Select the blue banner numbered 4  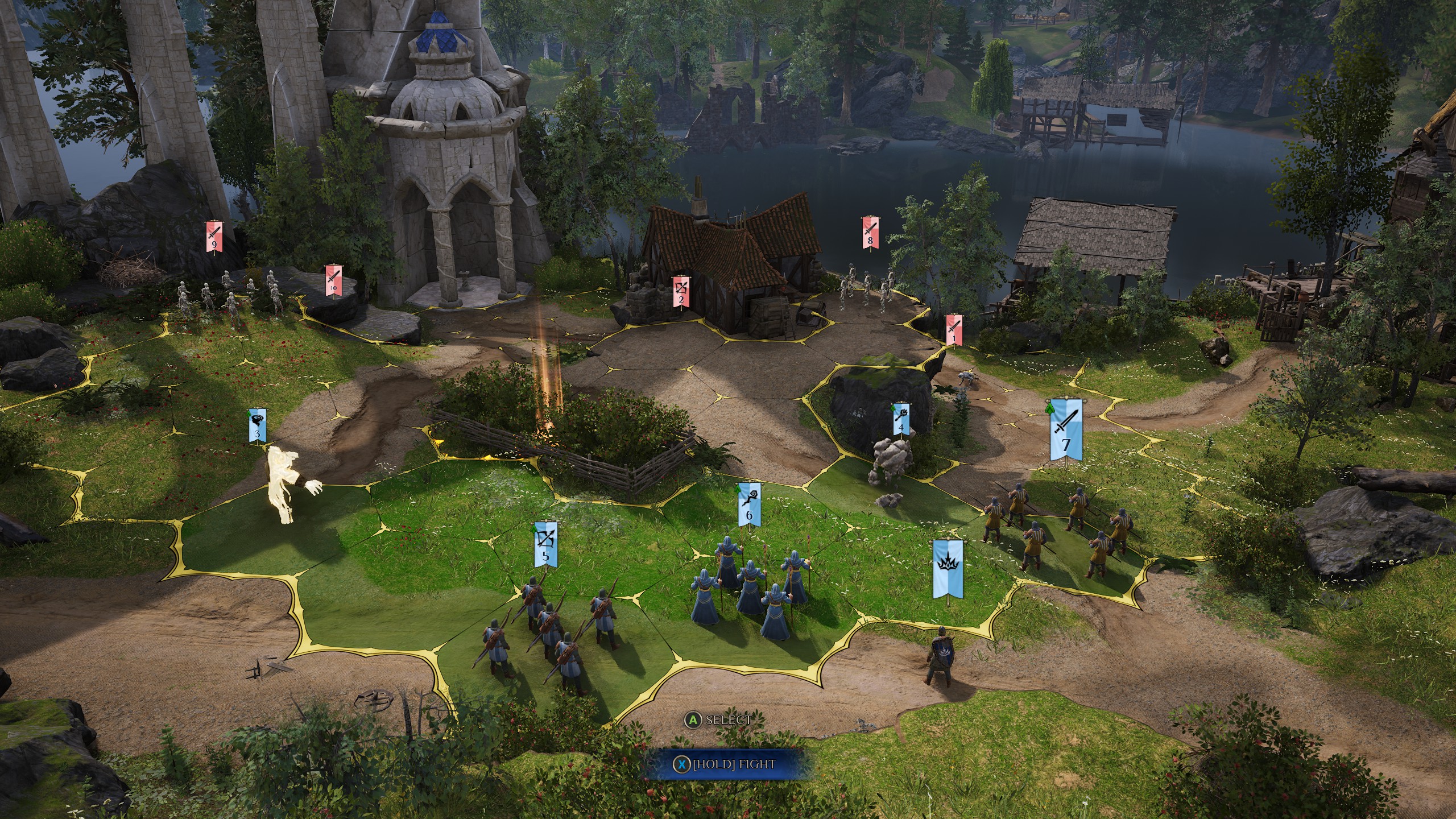(900, 420)
